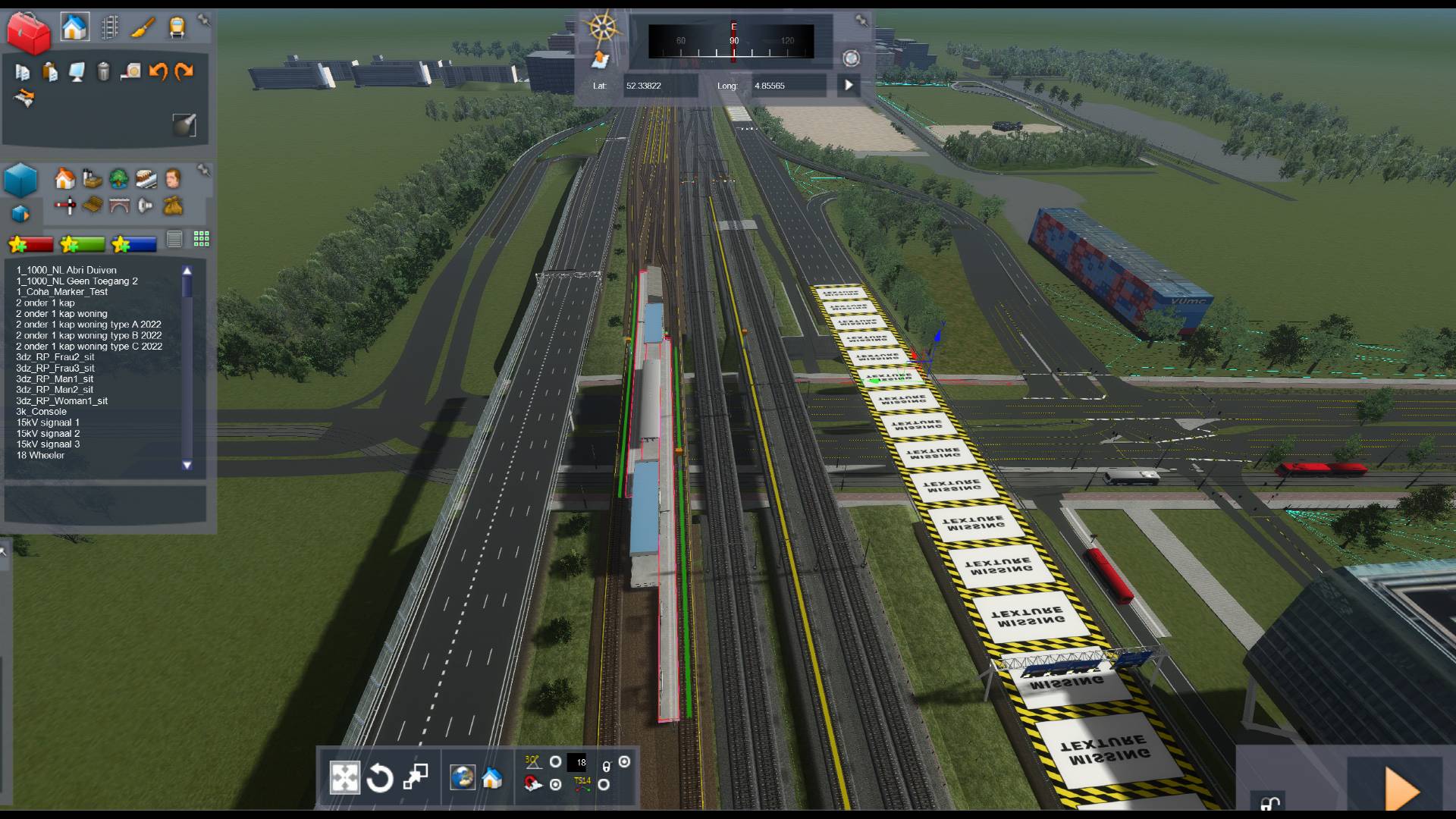The image size is (1456, 819).
Task: Click the Latitude coordinate field
Action: [659, 86]
